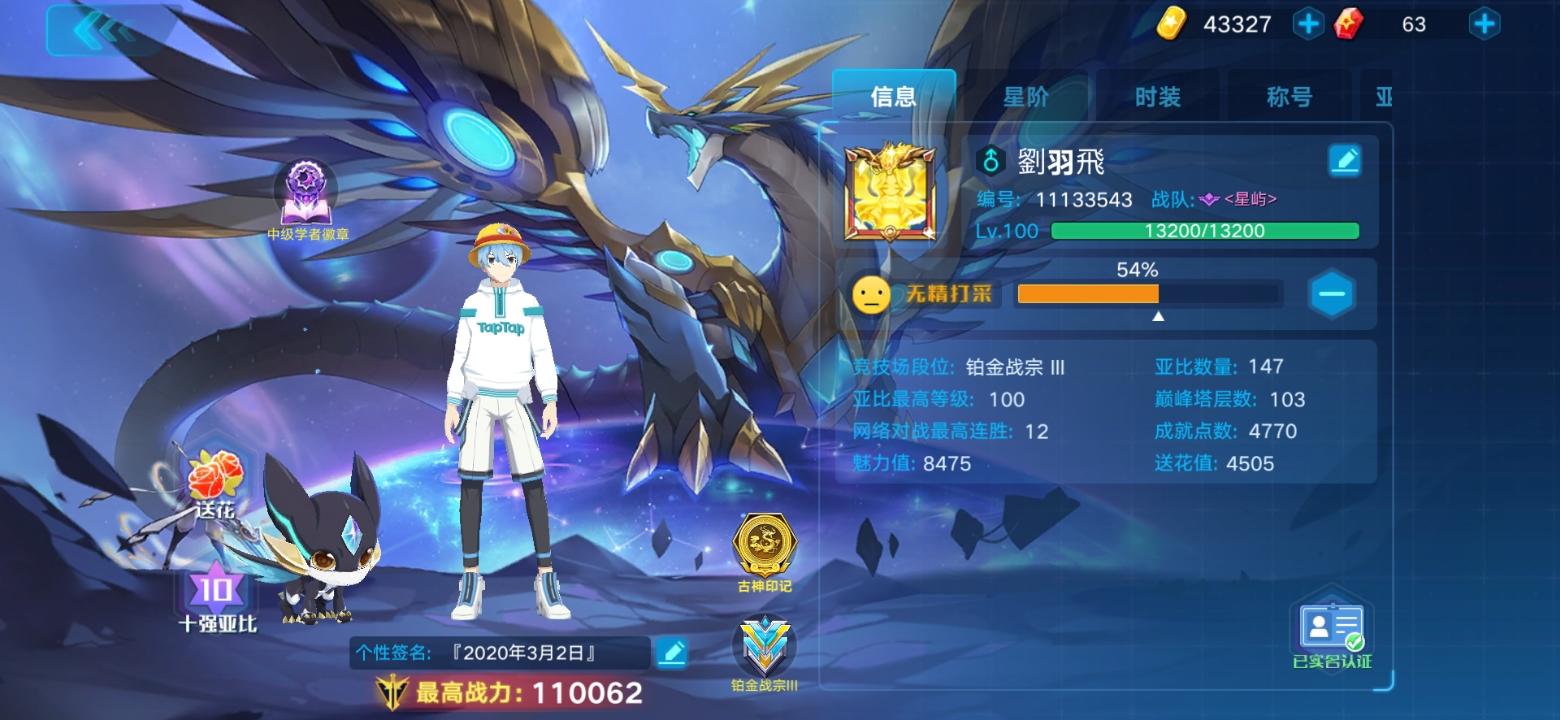This screenshot has height=720, width=1560.
Task: Edit the 个性签名 signature via pencil icon
Action: coord(672,651)
